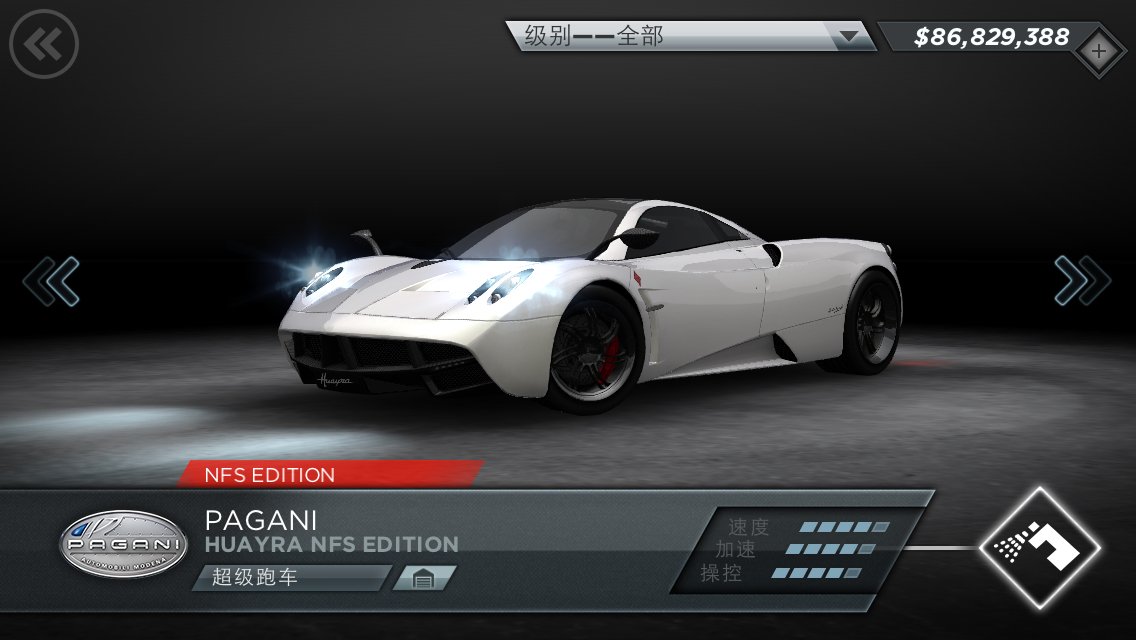Browse to the next car with right chevrons
Screen dimensions: 1136x640
coord(1082,281)
